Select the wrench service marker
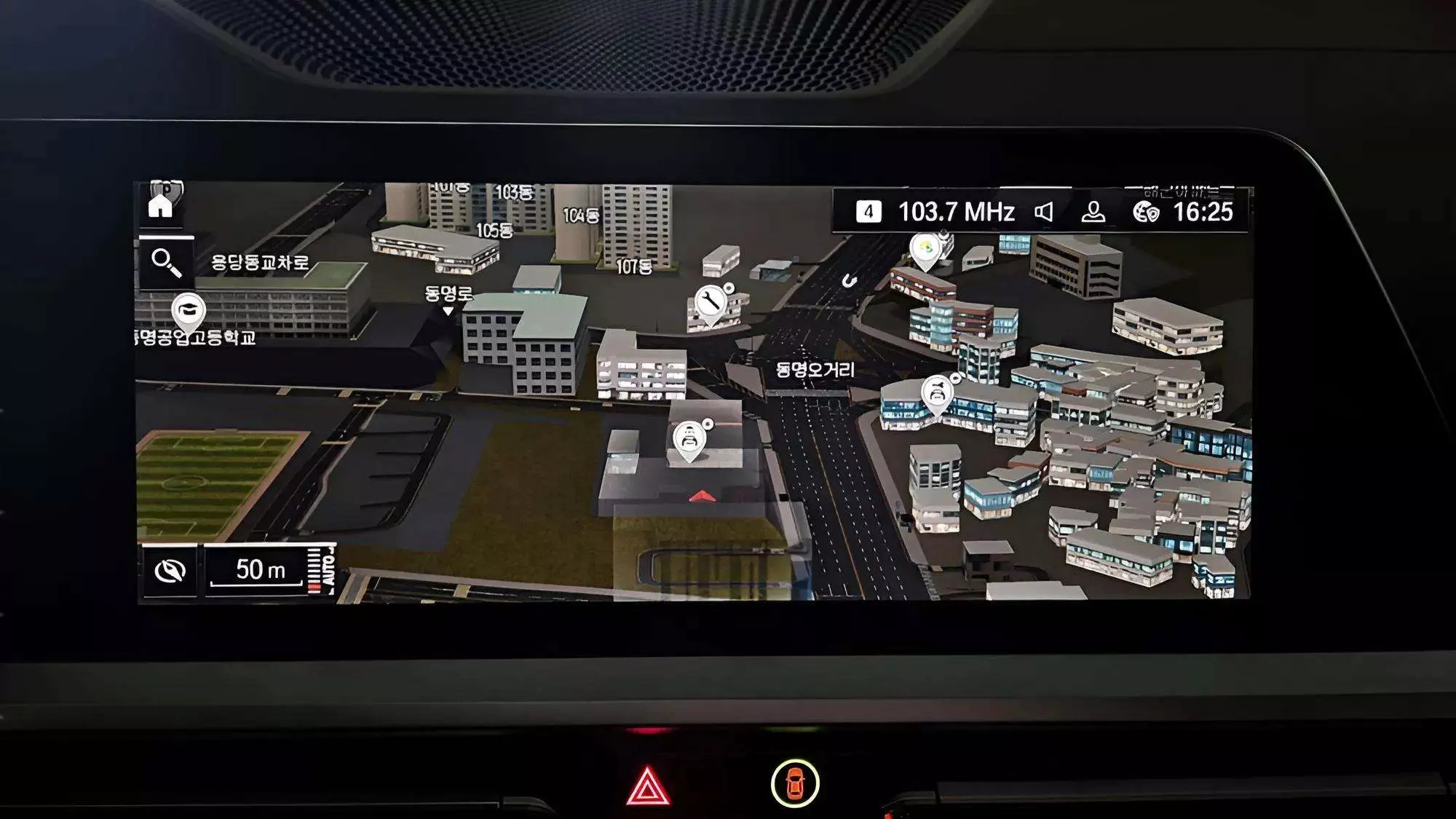Viewport: 1456px width, 819px height. click(x=709, y=301)
